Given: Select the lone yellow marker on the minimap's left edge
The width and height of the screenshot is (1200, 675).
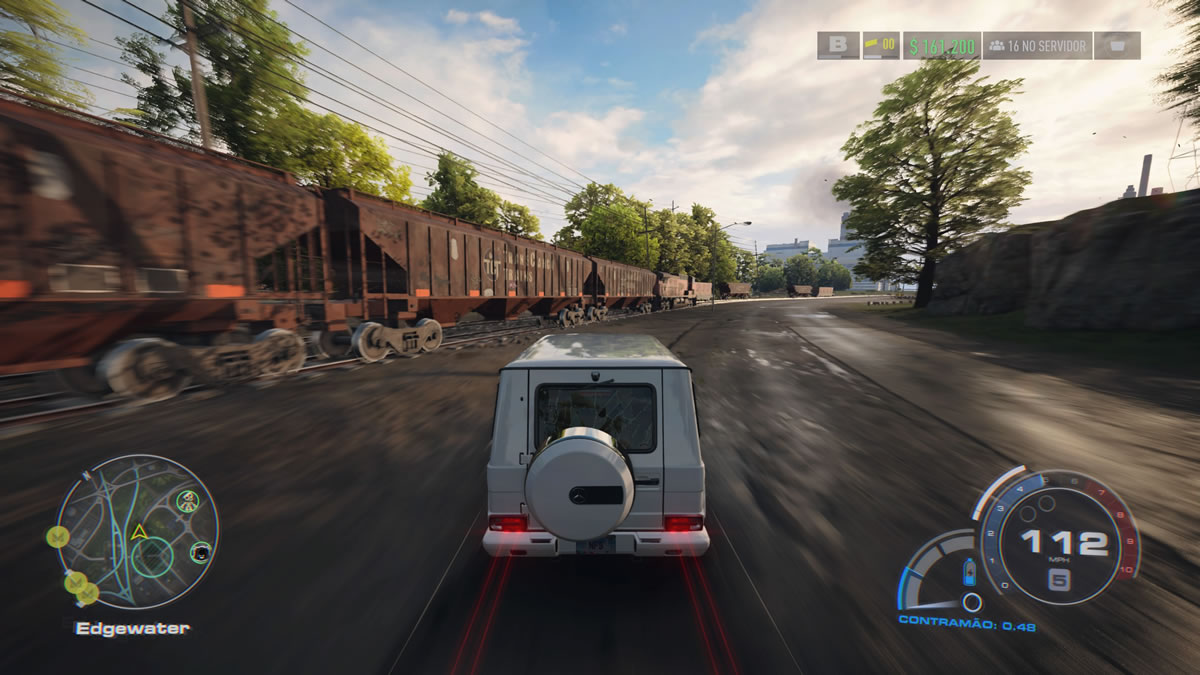Looking at the screenshot, I should (x=58, y=537).
